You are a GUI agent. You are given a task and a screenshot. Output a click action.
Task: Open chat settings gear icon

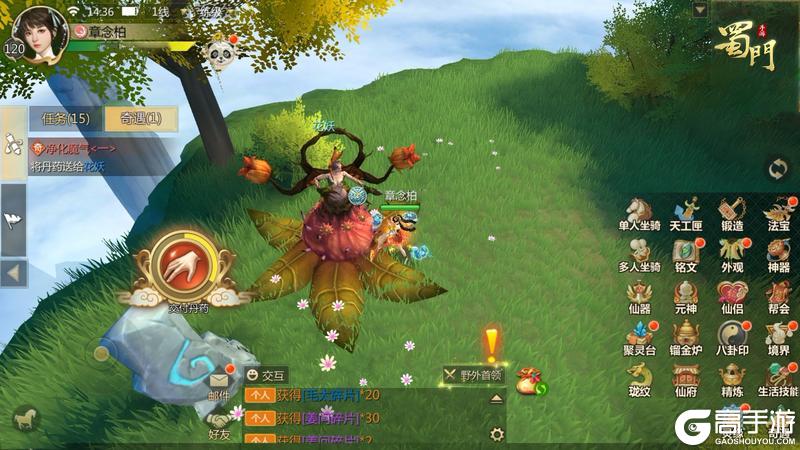pos(496,434)
